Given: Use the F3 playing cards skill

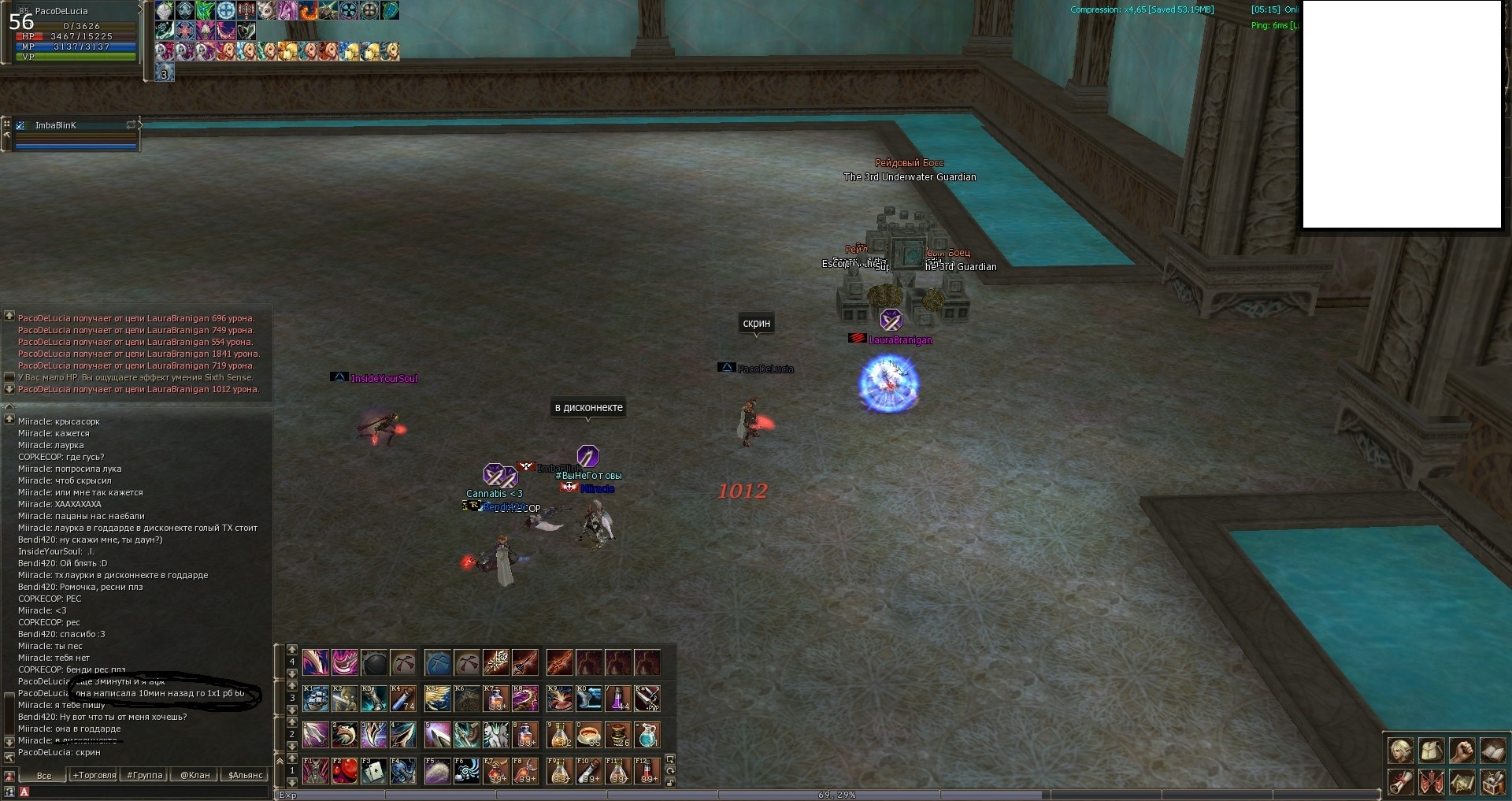Looking at the screenshot, I should point(374,770).
